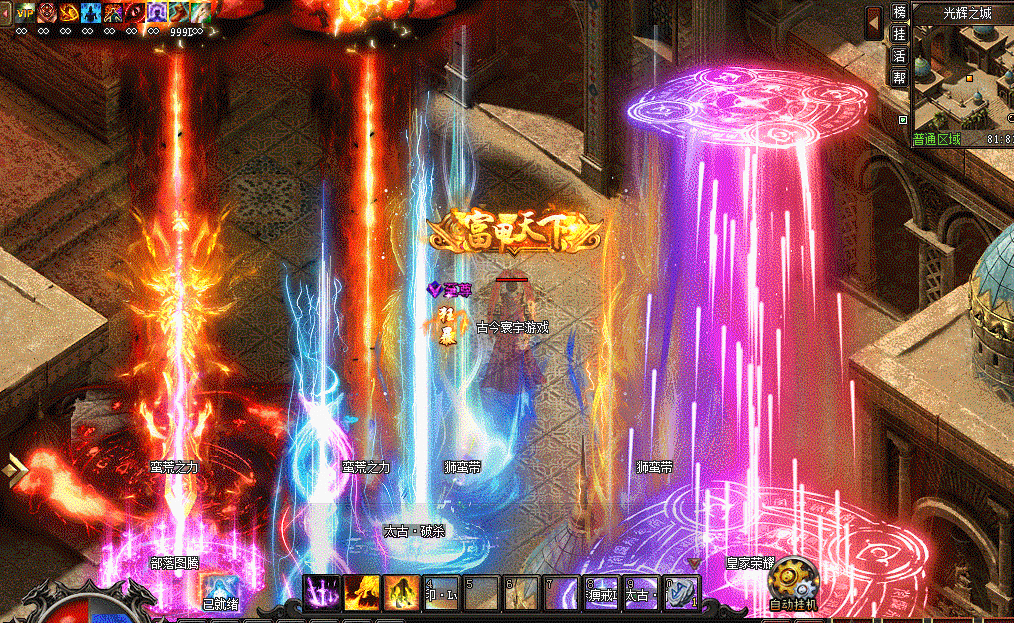1014x623 pixels.
Task: Open the 帮 guild button
Action: (x=899, y=77)
